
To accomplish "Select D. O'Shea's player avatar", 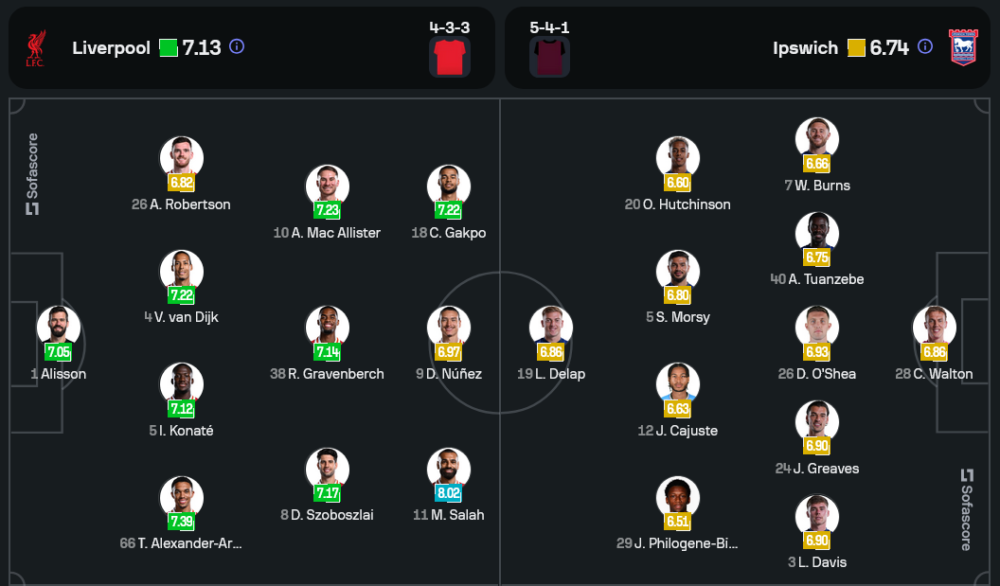I will (816, 328).
